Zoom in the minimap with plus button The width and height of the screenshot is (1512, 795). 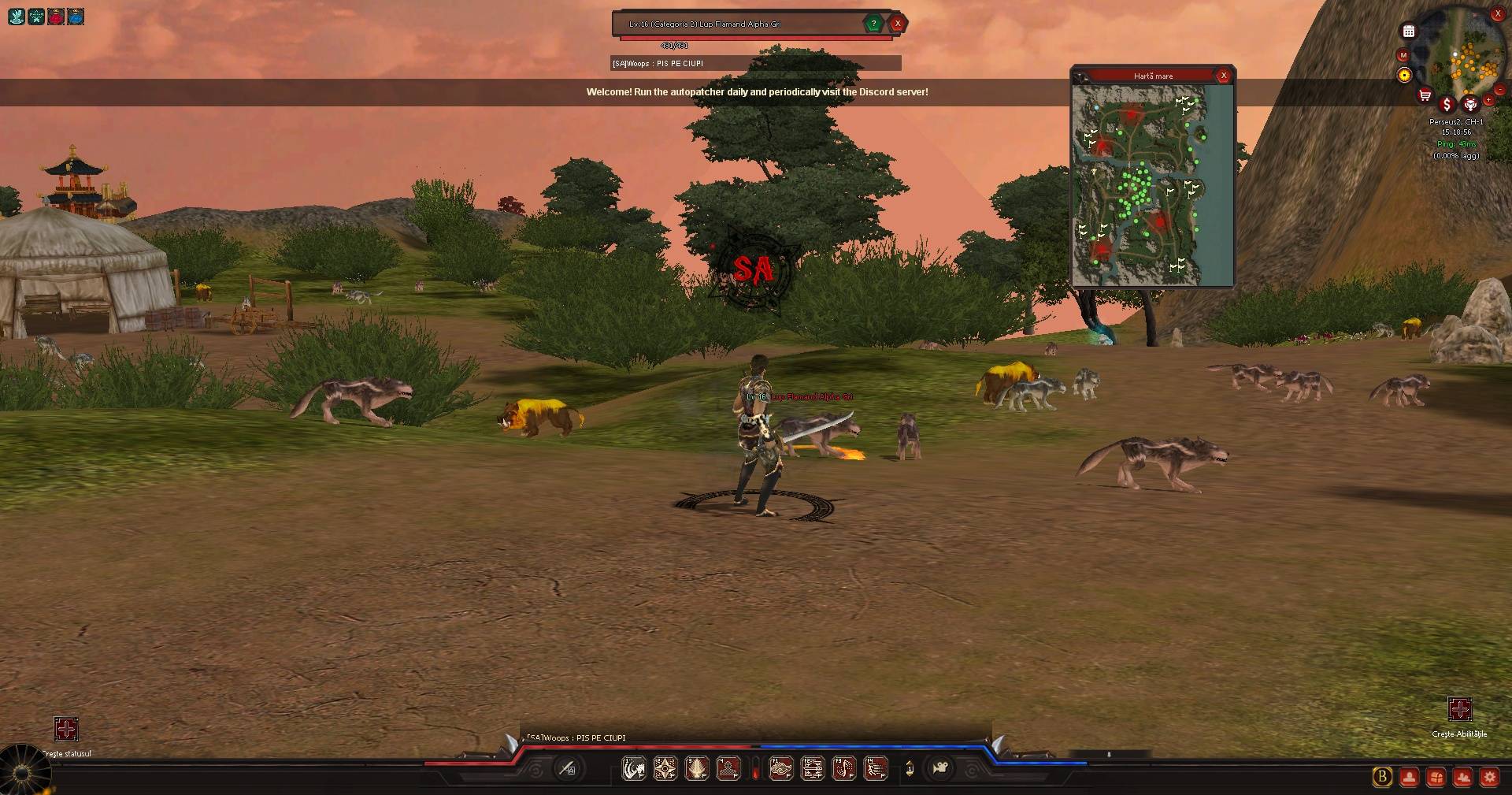click(1488, 101)
